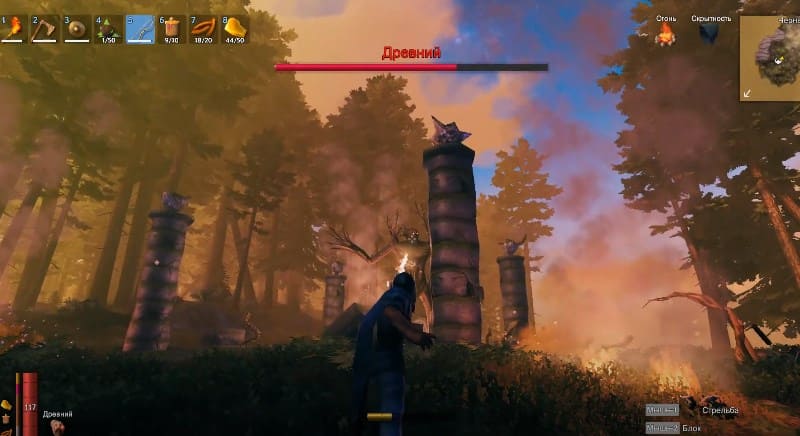Screen dimensions: 800x436
Task: Pick the sausages stack showing 18/20
Action: 202,29
